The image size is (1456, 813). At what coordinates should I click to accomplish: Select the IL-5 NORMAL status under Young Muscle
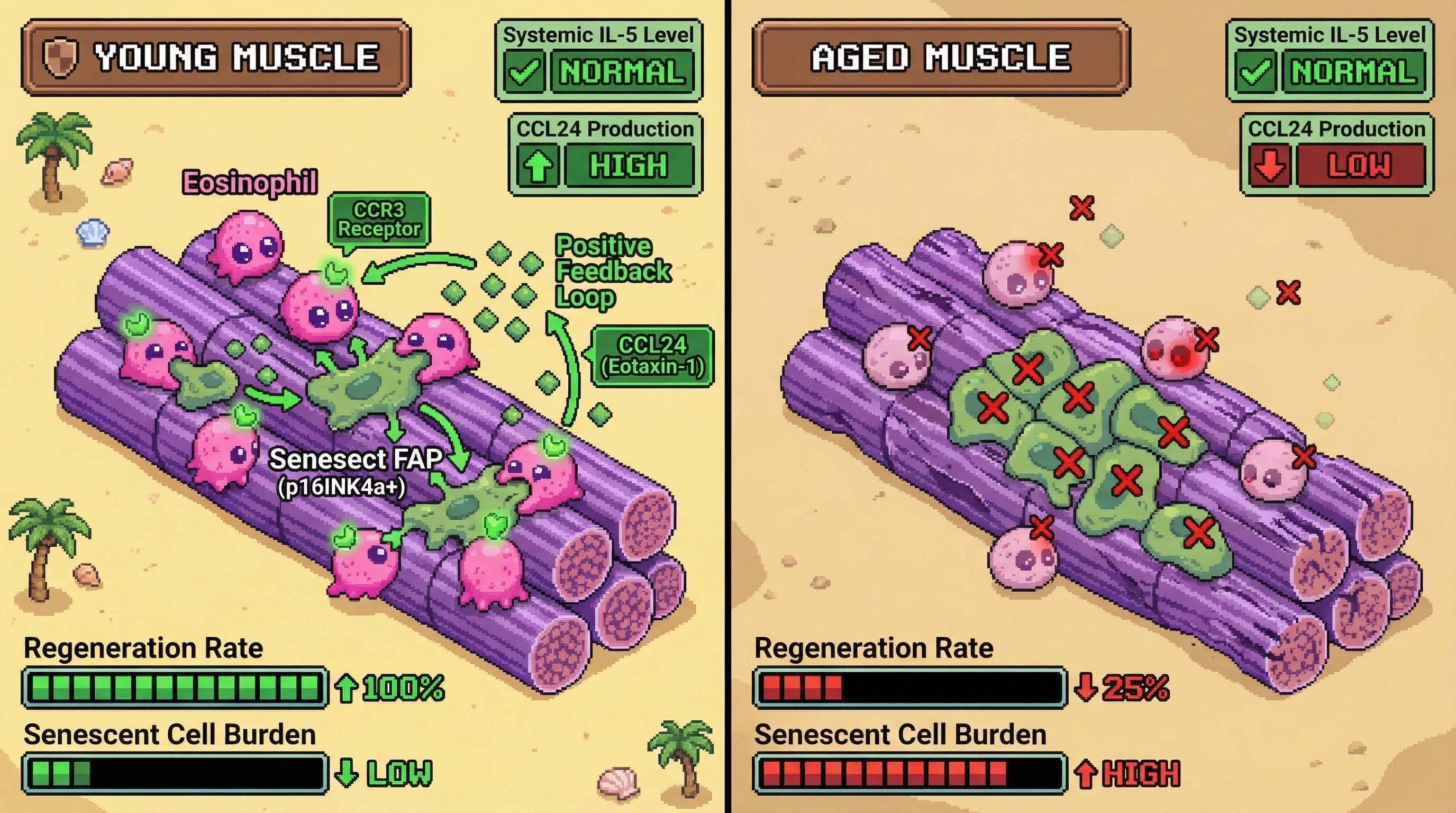click(x=621, y=72)
